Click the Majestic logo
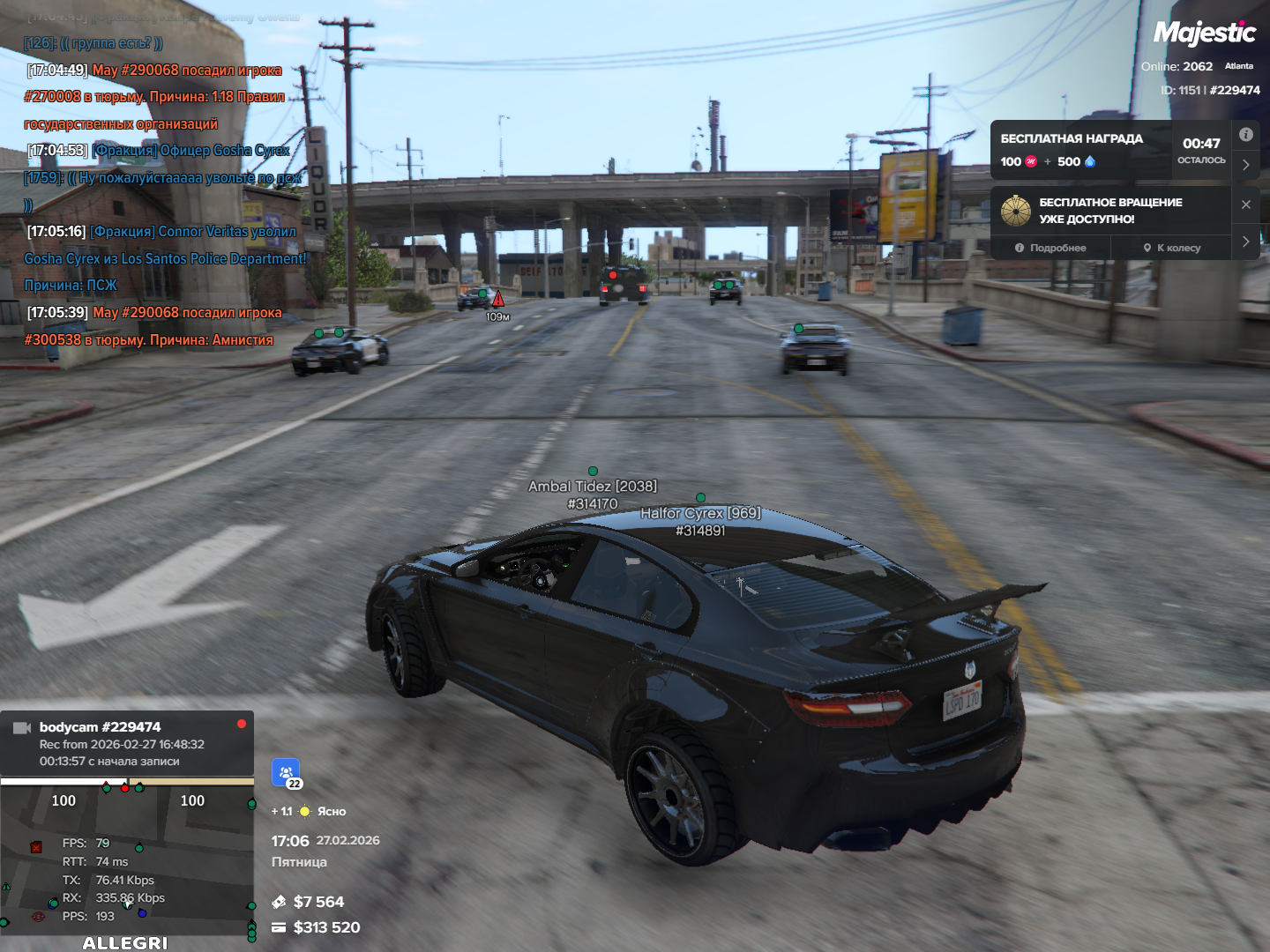 pos(1204,33)
